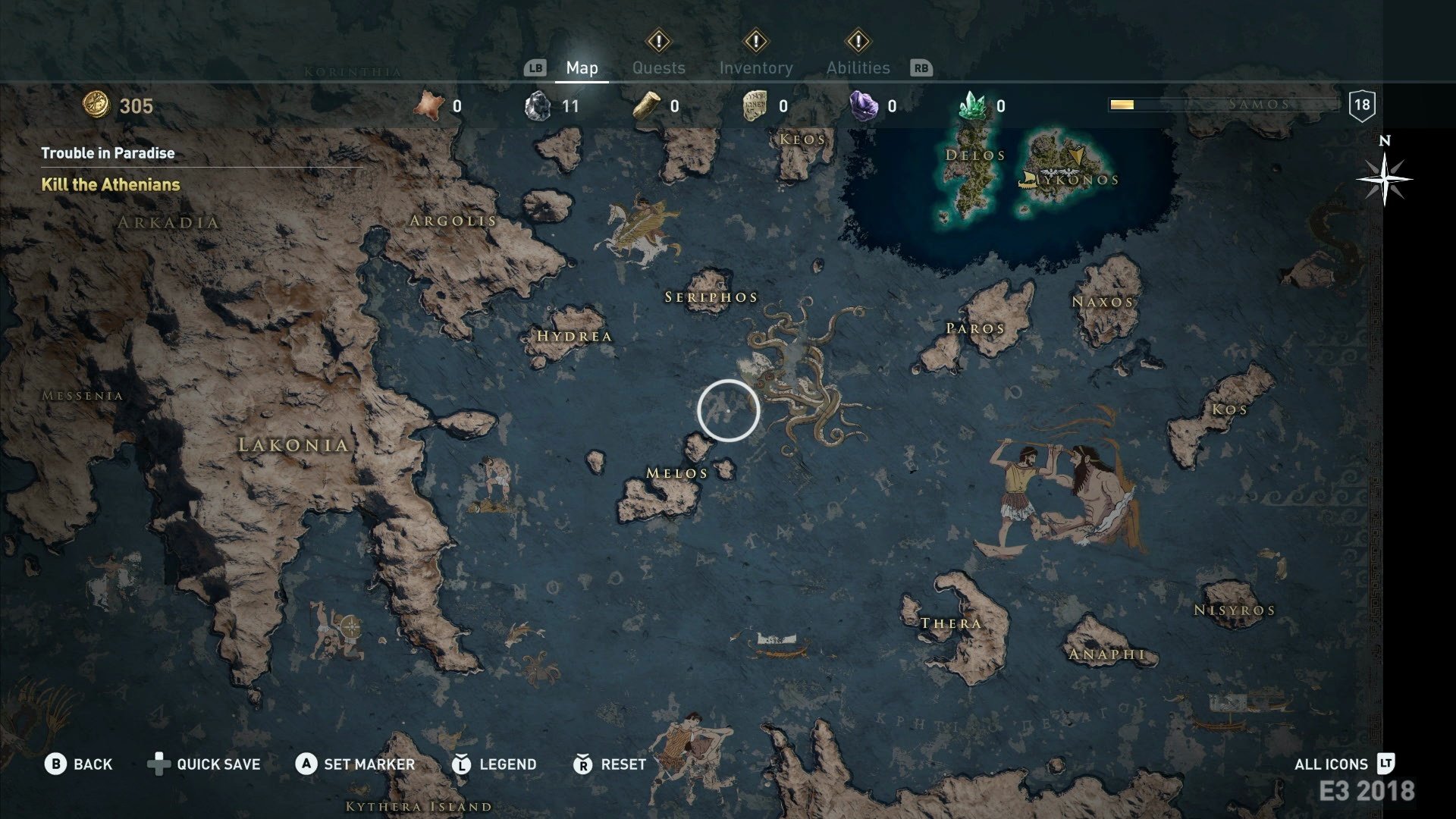This screenshot has width=1456, height=819.
Task: Click the LB shoulder button prompt
Action: [x=535, y=67]
